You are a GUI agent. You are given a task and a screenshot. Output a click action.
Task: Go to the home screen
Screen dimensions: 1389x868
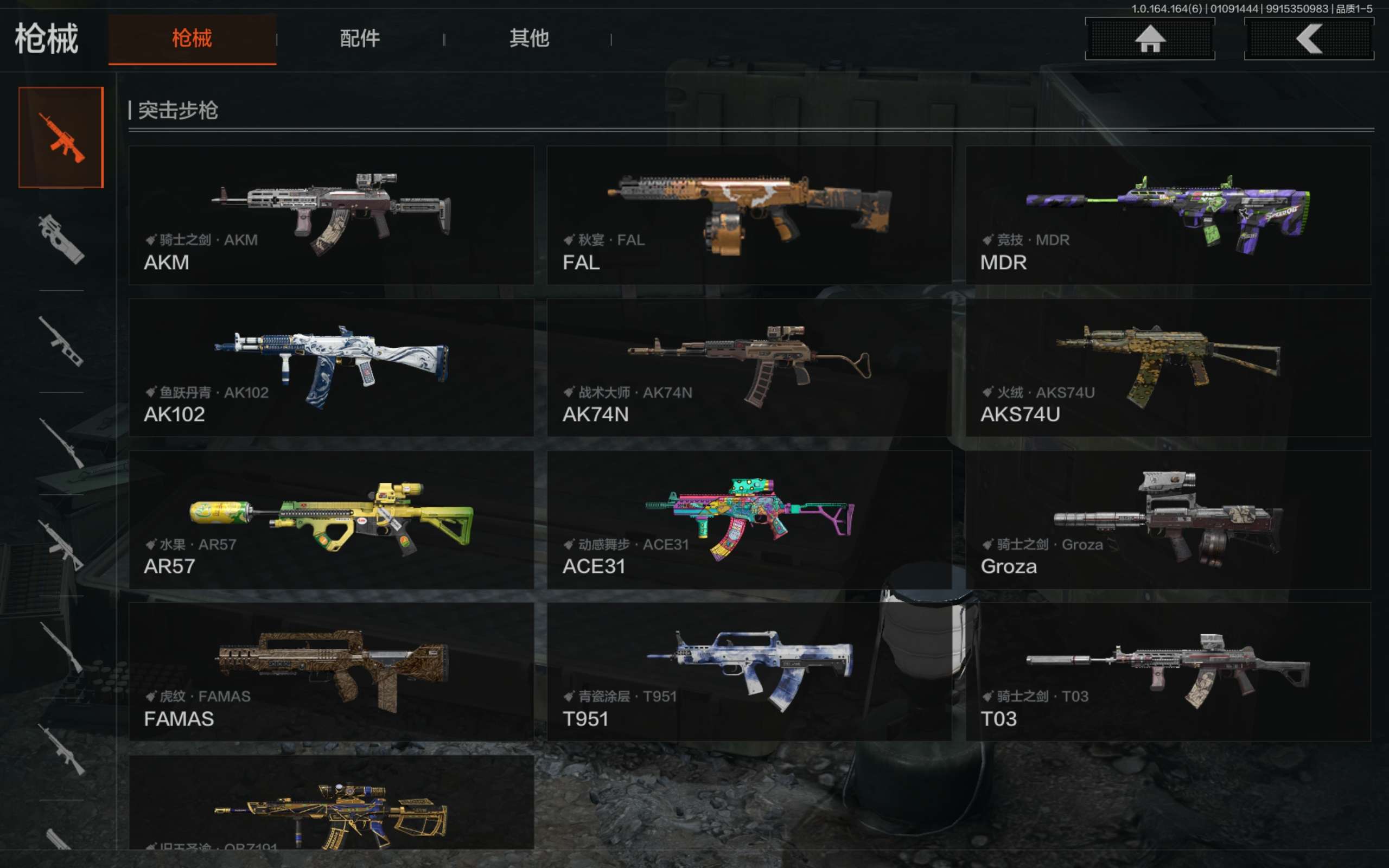click(1150, 39)
